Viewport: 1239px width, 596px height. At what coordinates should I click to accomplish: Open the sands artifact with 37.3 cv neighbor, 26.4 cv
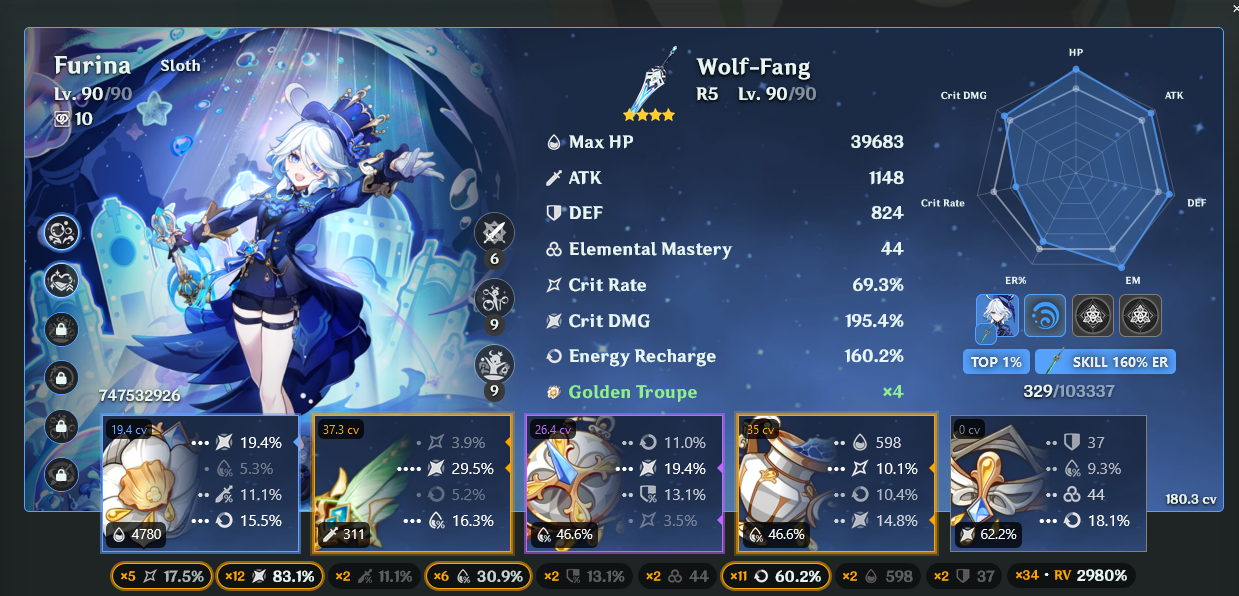point(623,483)
